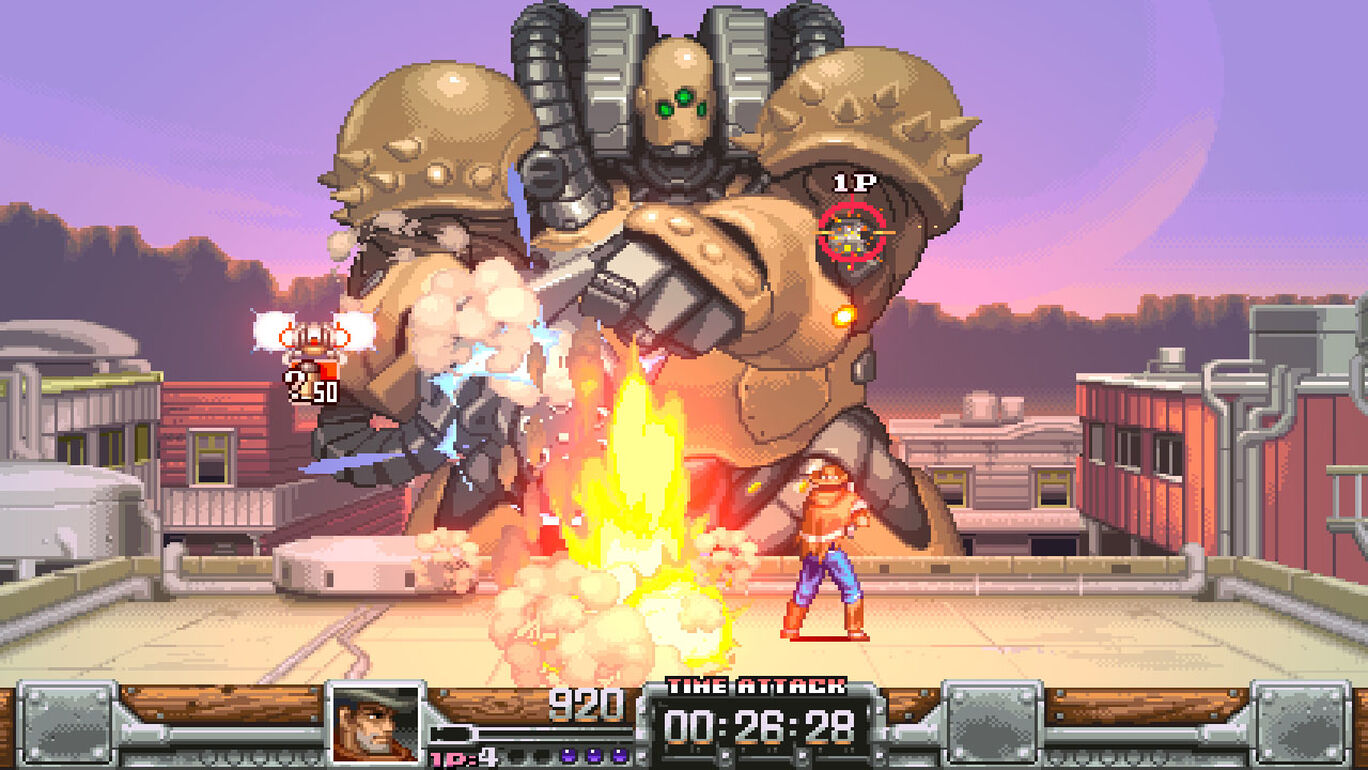Image resolution: width=1368 pixels, height=770 pixels.
Task: Click the middle purple bomb icon
Action: (x=594, y=756)
